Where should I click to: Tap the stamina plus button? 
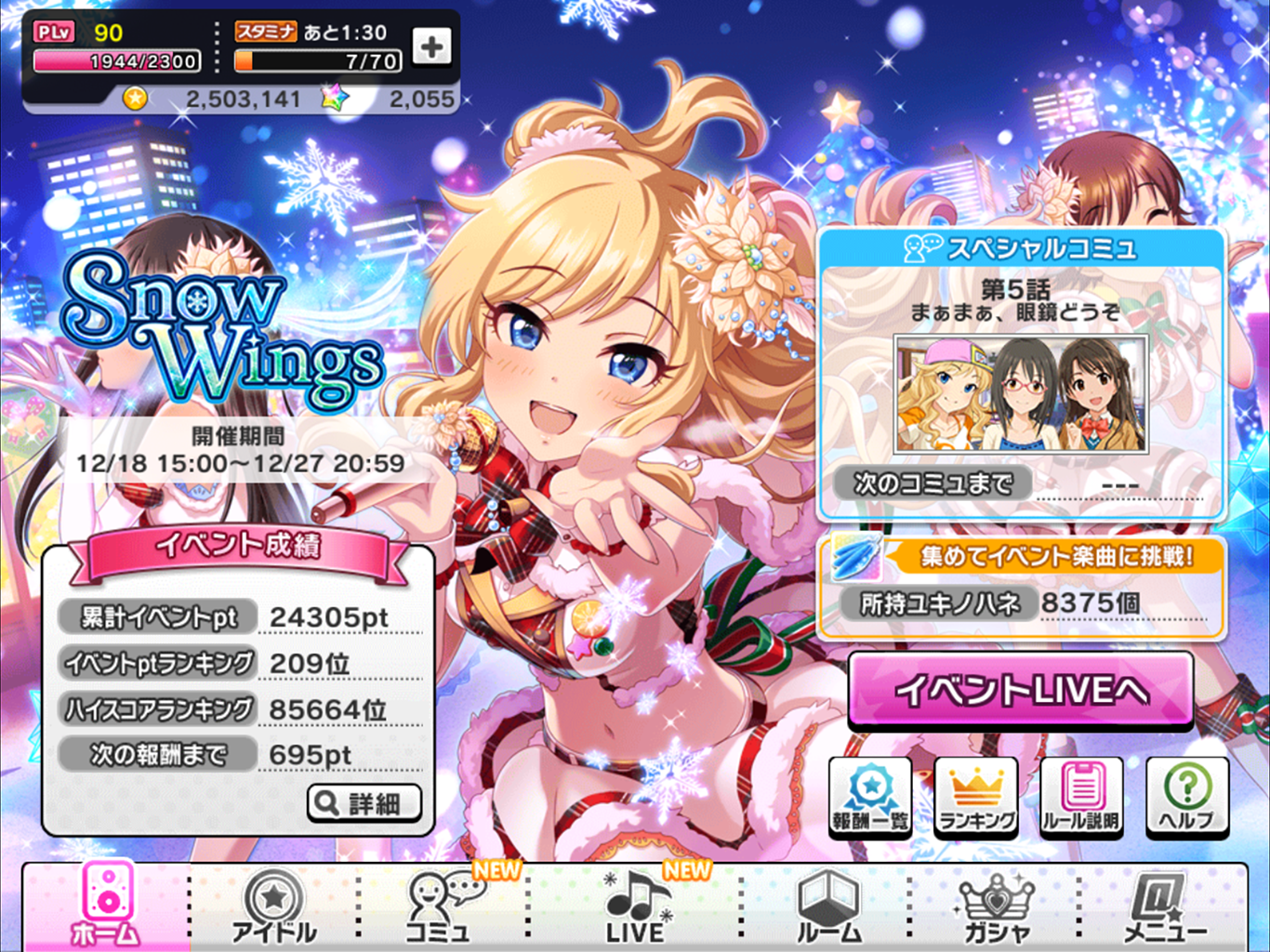click(x=431, y=46)
